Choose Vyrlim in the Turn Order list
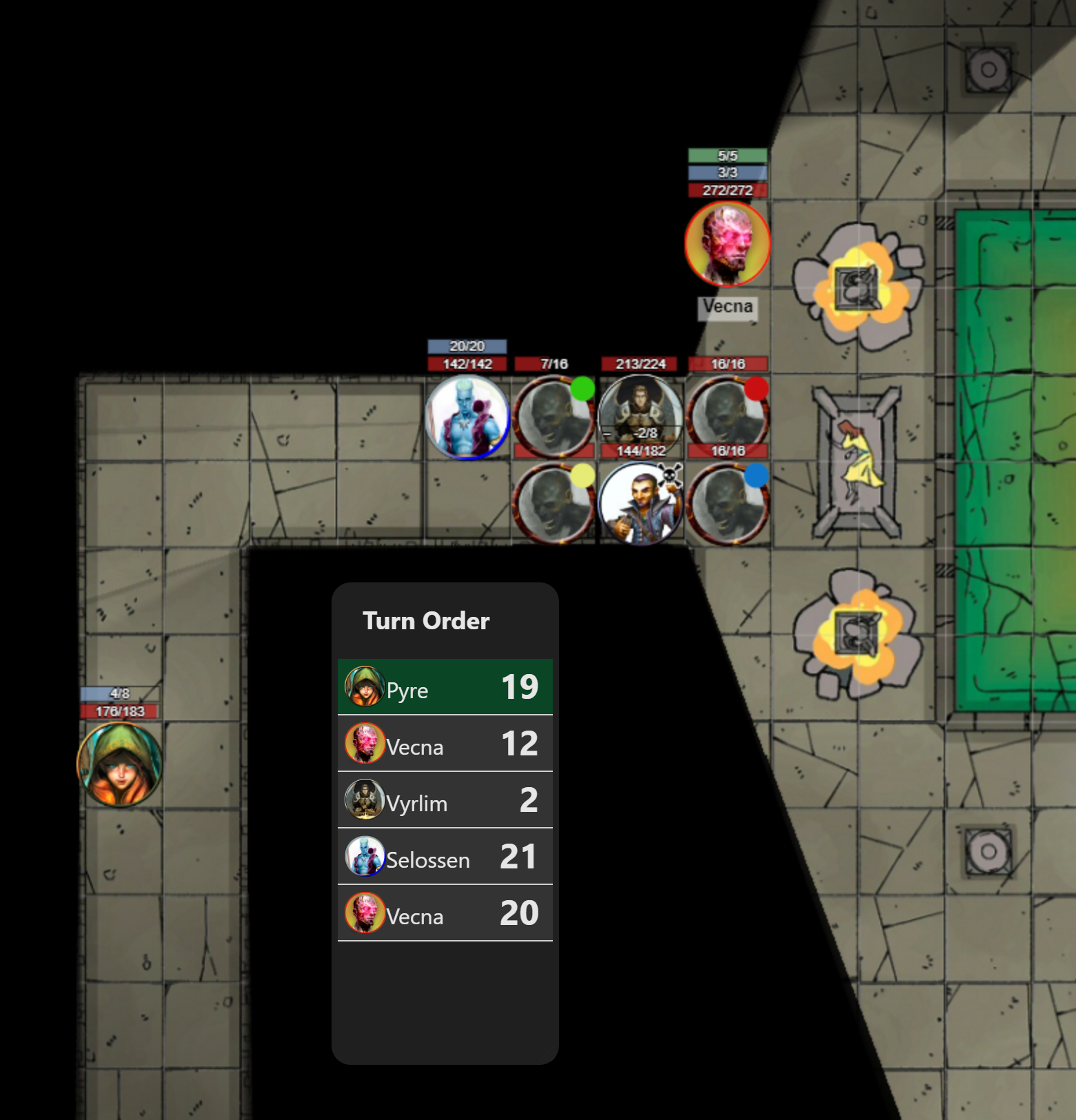The image size is (1076, 1120). coord(445,800)
